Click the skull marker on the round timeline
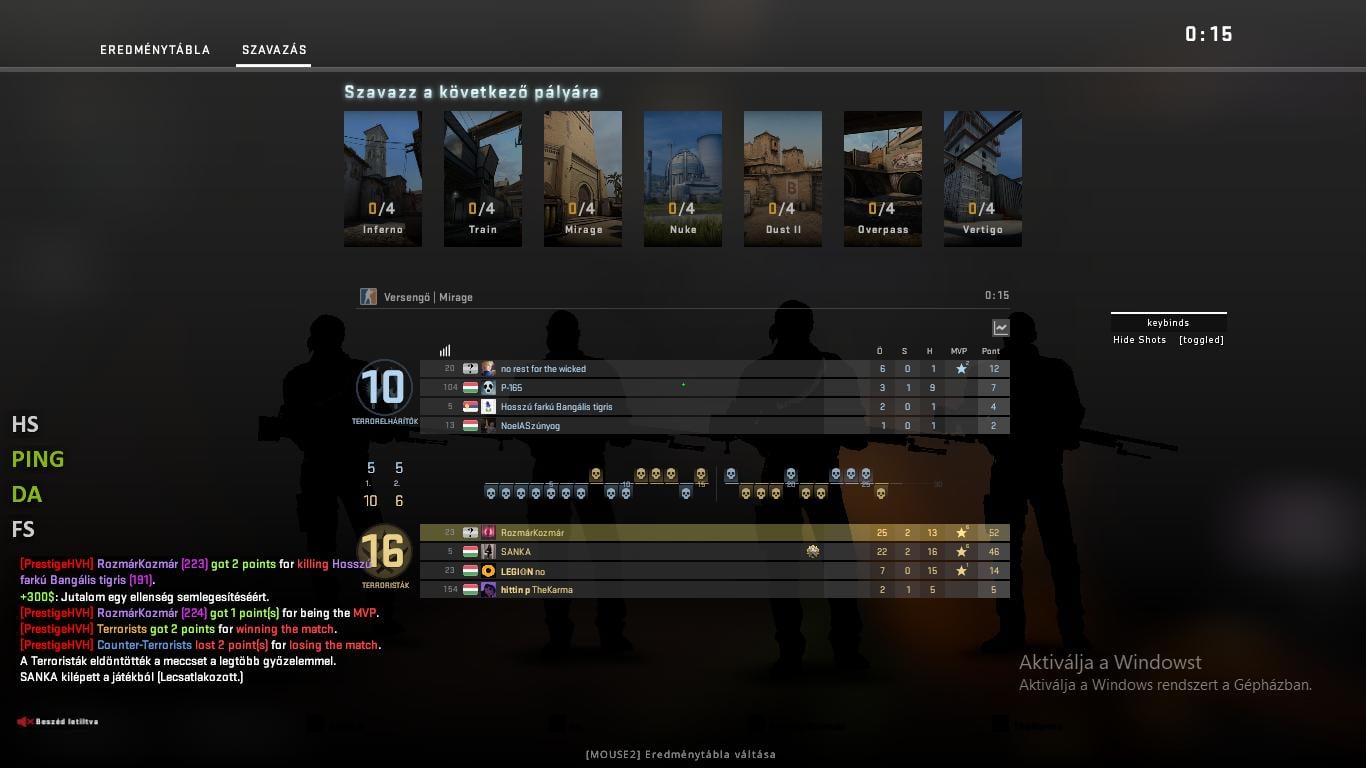 [595, 474]
